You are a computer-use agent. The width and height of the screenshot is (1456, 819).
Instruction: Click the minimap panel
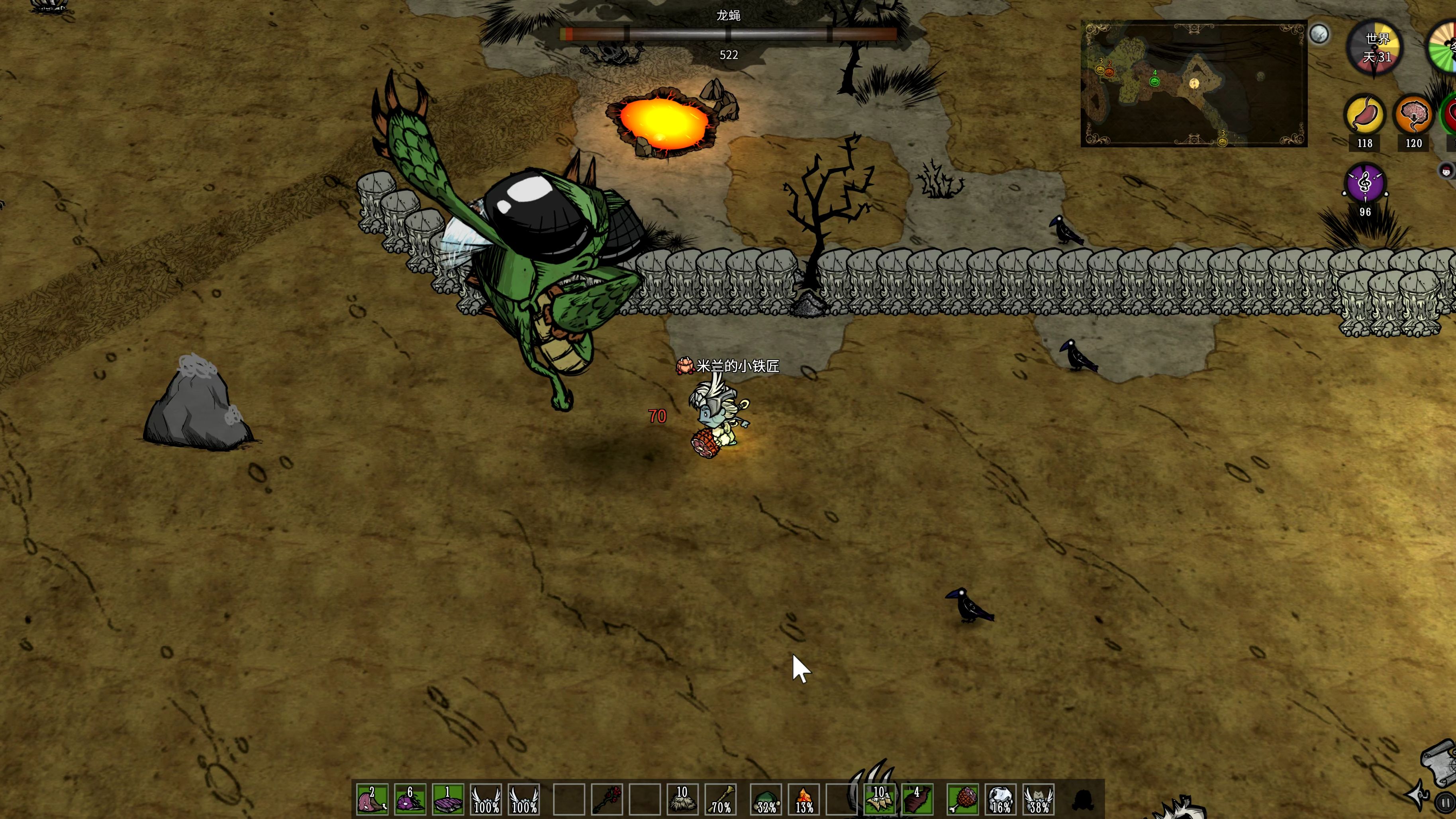pyautogui.click(x=1194, y=84)
